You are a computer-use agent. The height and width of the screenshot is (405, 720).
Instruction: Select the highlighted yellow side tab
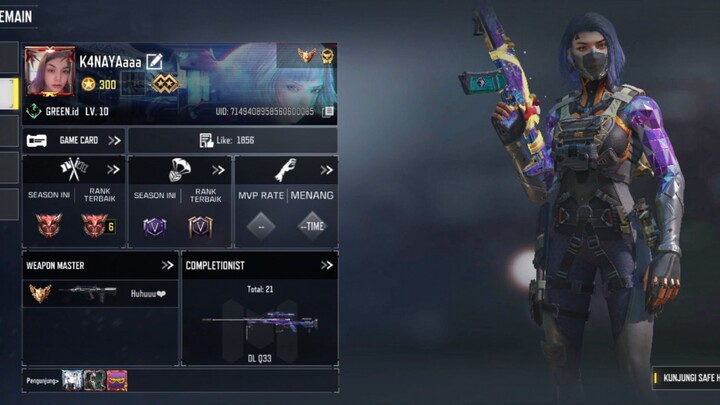tap(9, 95)
